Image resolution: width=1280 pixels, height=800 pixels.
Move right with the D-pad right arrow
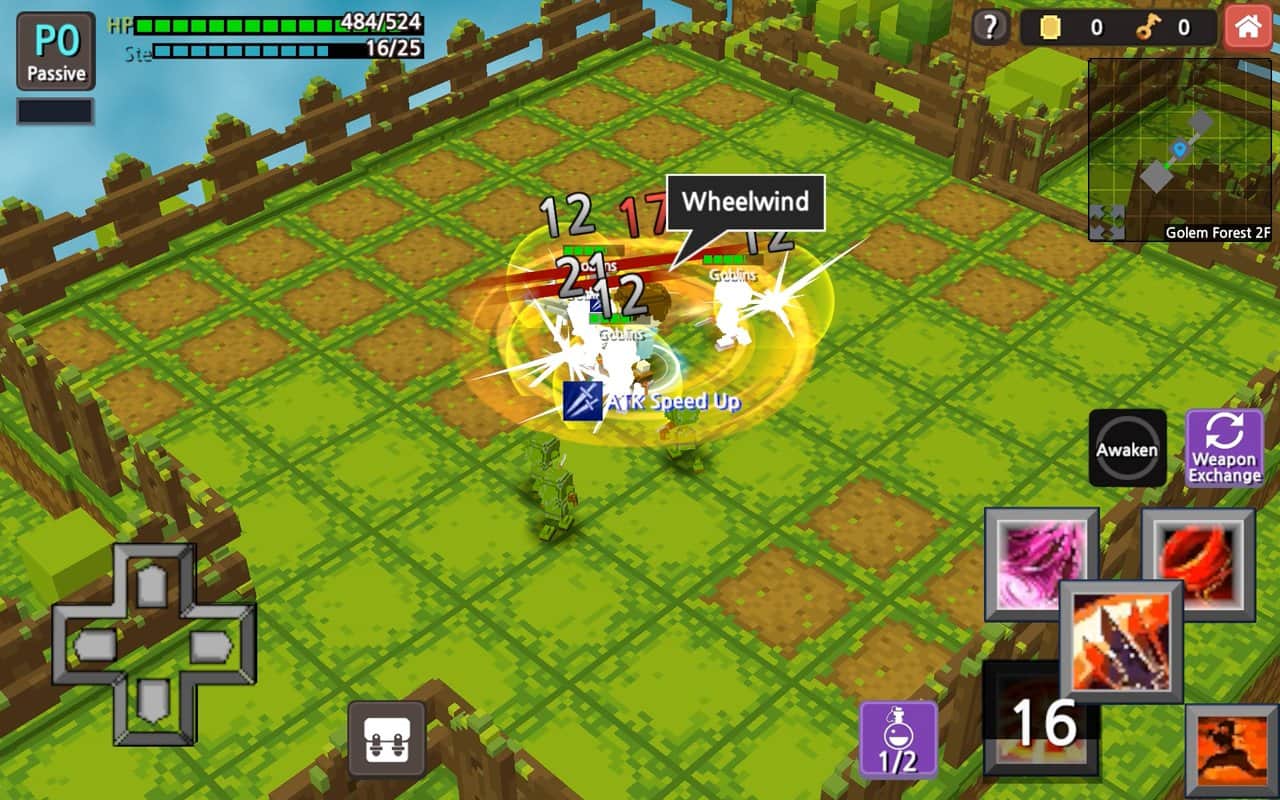[209, 645]
